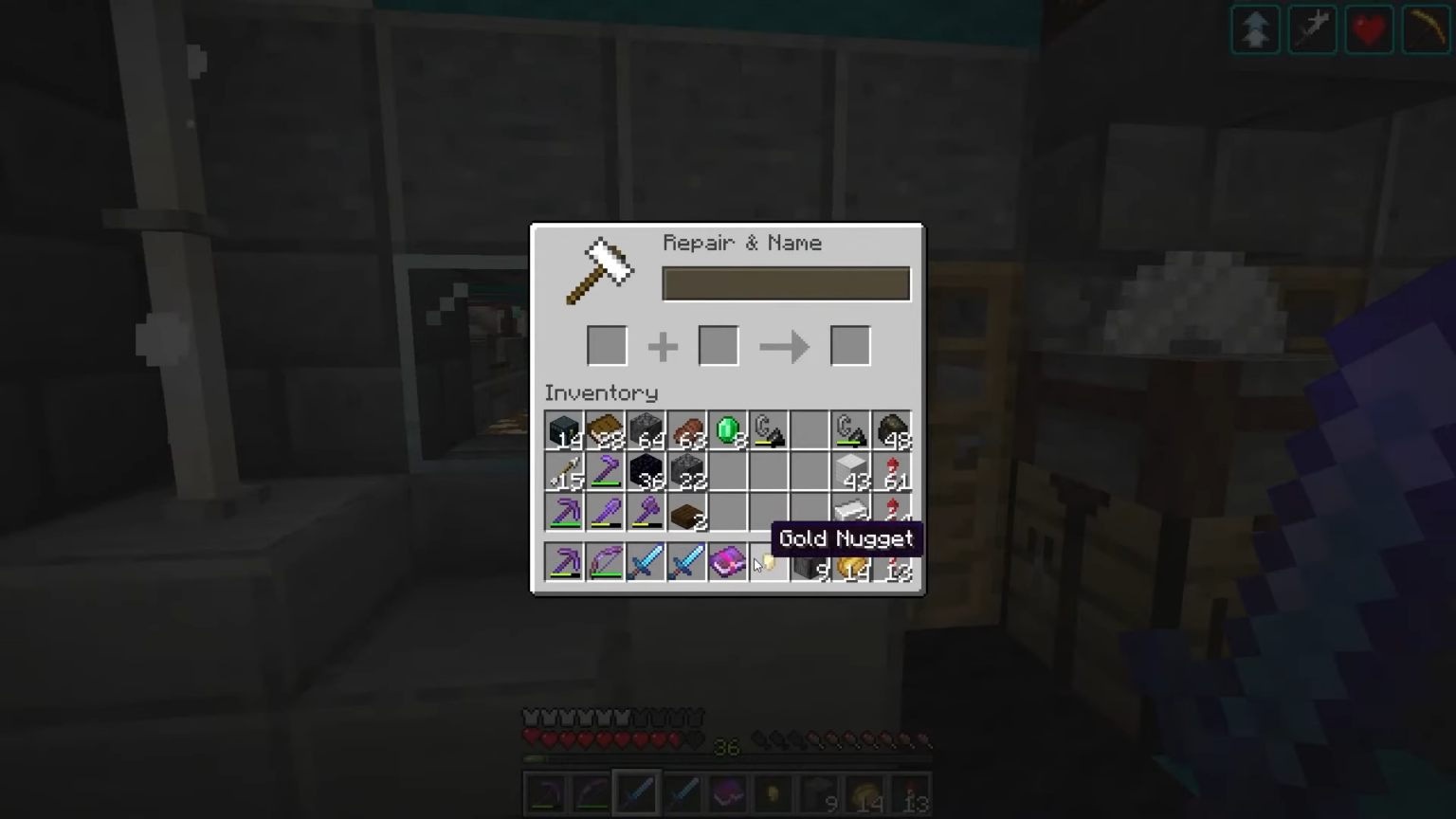Image resolution: width=1456 pixels, height=819 pixels.
Task: Select the enchanted bow from inventory
Action: point(605,564)
